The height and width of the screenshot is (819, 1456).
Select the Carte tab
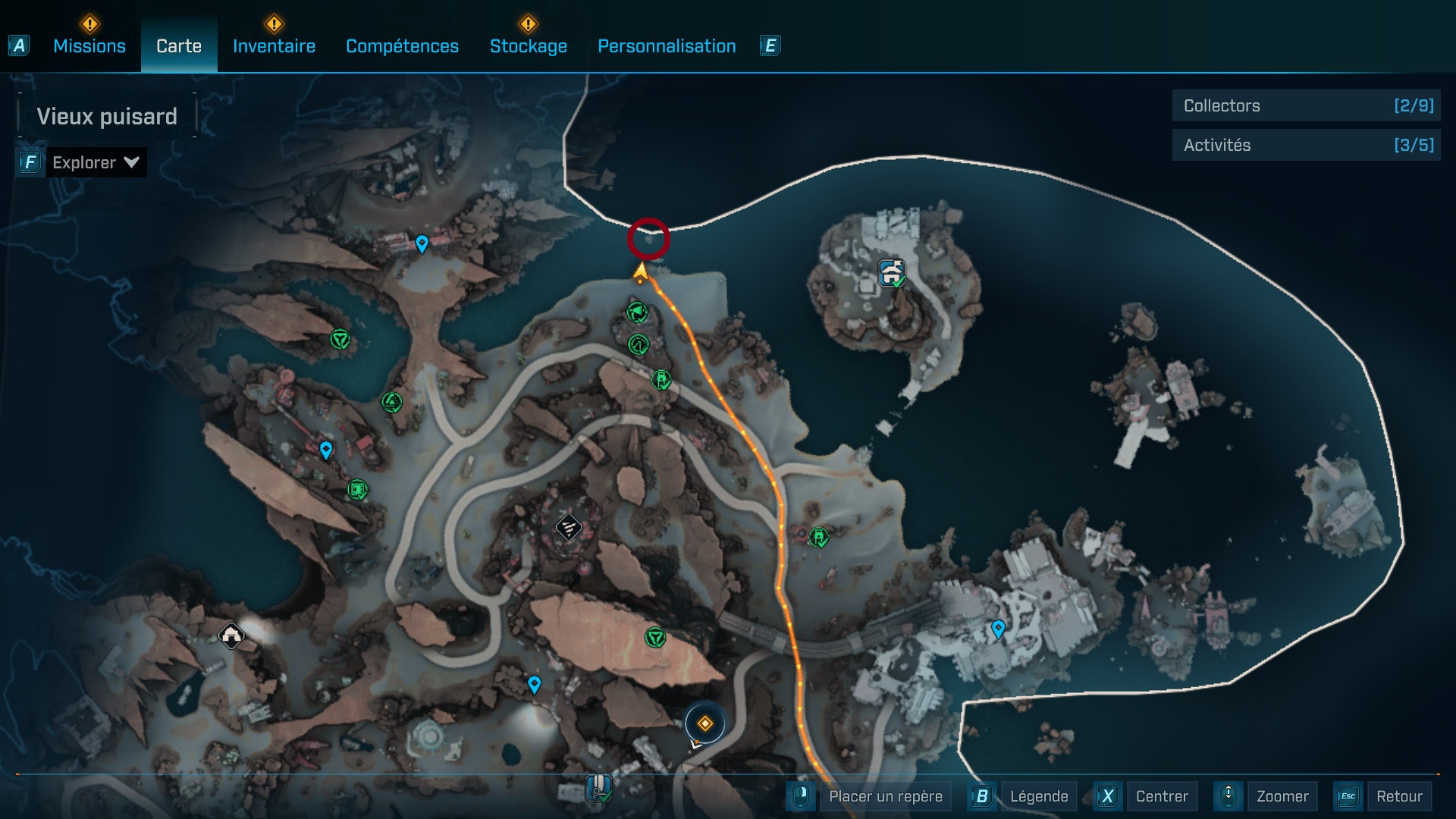(x=179, y=46)
